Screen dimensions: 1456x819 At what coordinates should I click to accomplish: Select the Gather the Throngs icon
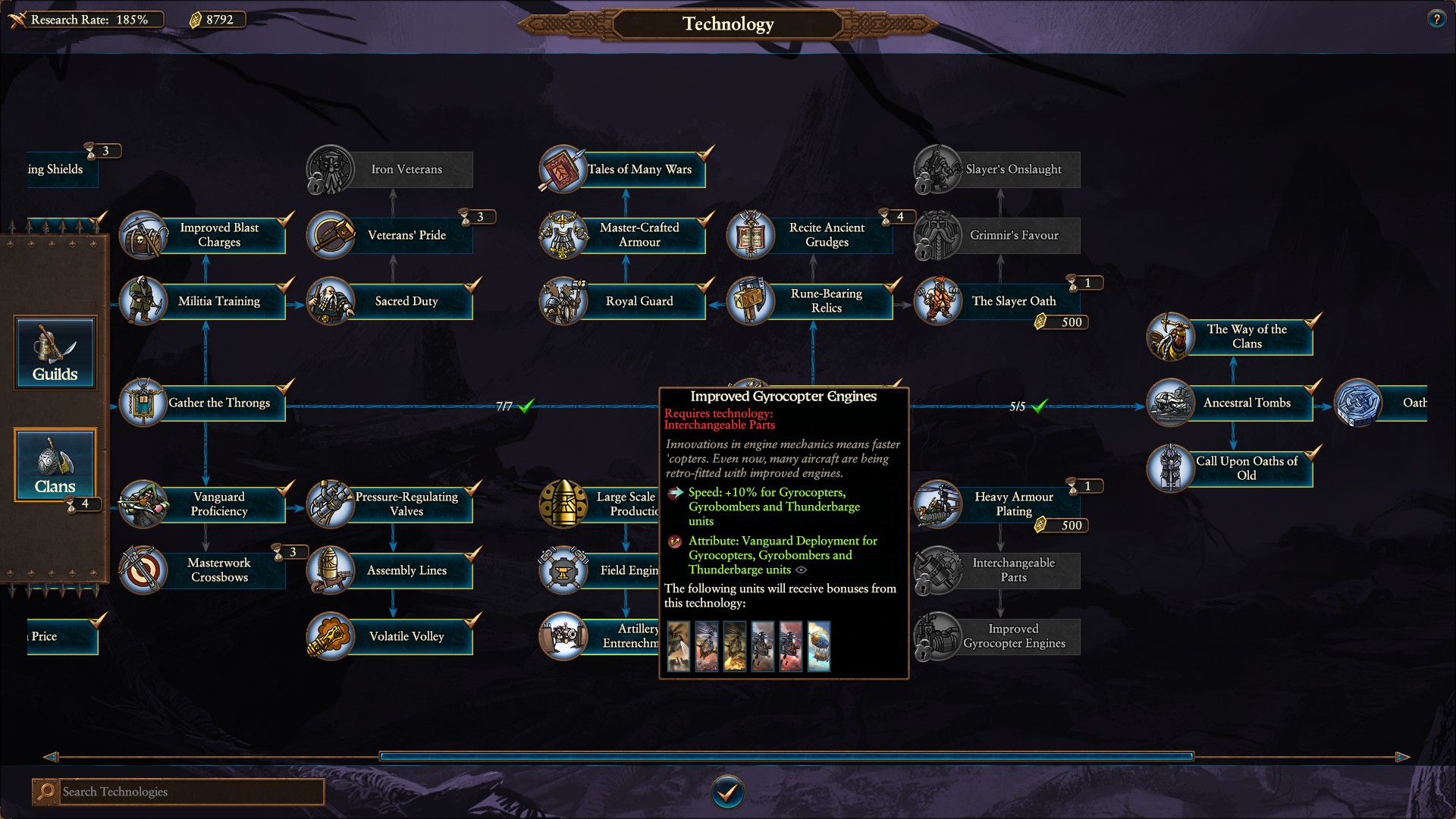click(143, 403)
